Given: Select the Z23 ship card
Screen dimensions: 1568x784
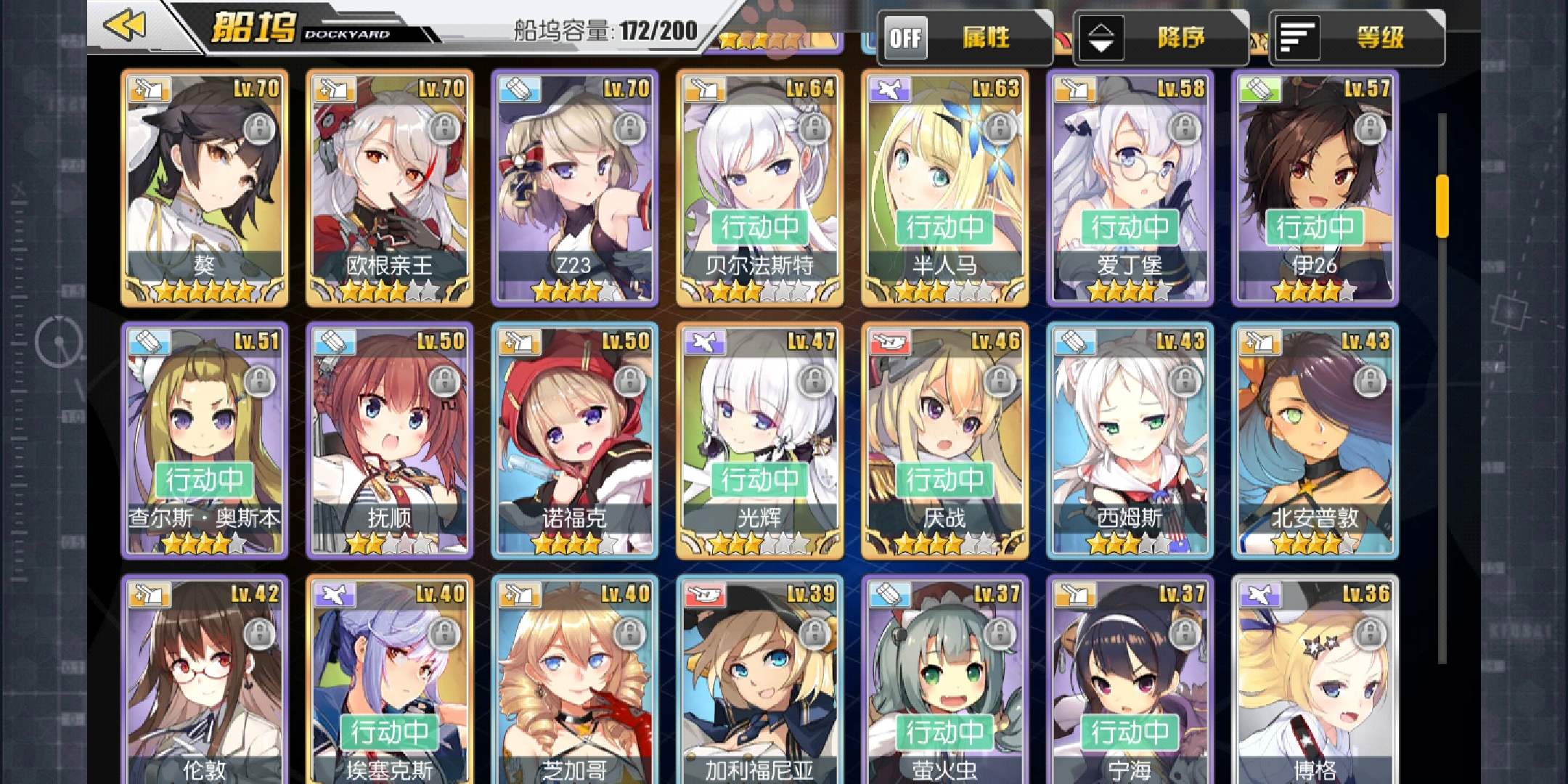Looking at the screenshot, I should tap(575, 187).
